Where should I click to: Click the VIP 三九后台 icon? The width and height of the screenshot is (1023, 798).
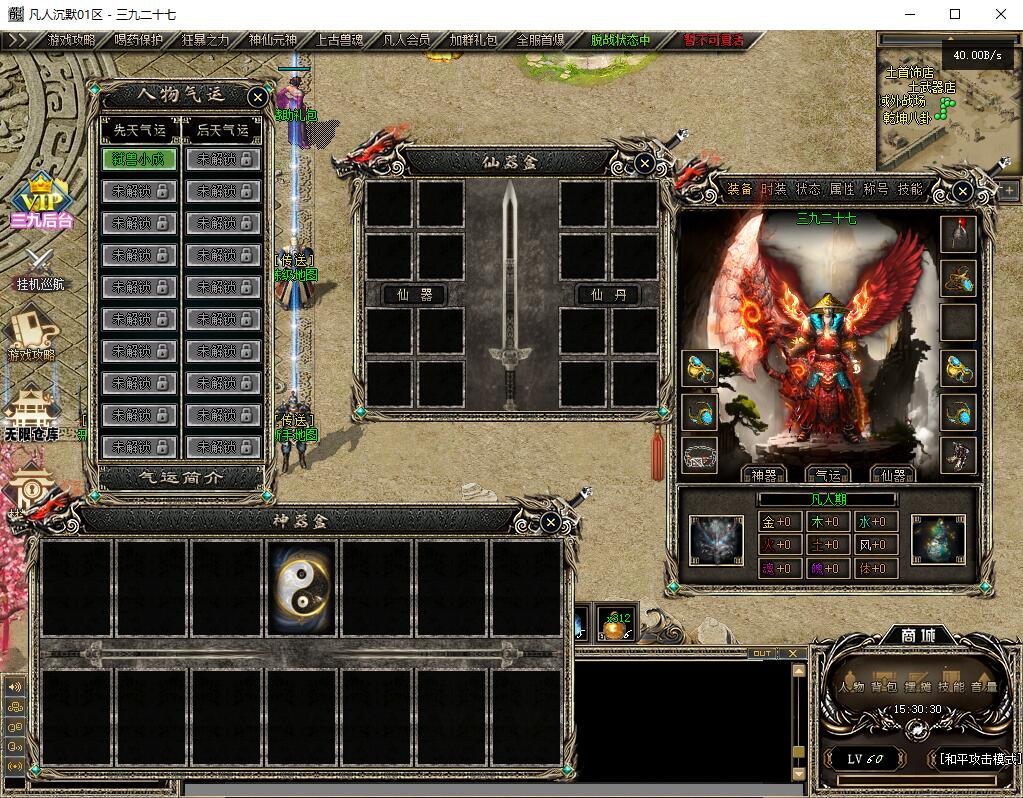click(x=40, y=200)
